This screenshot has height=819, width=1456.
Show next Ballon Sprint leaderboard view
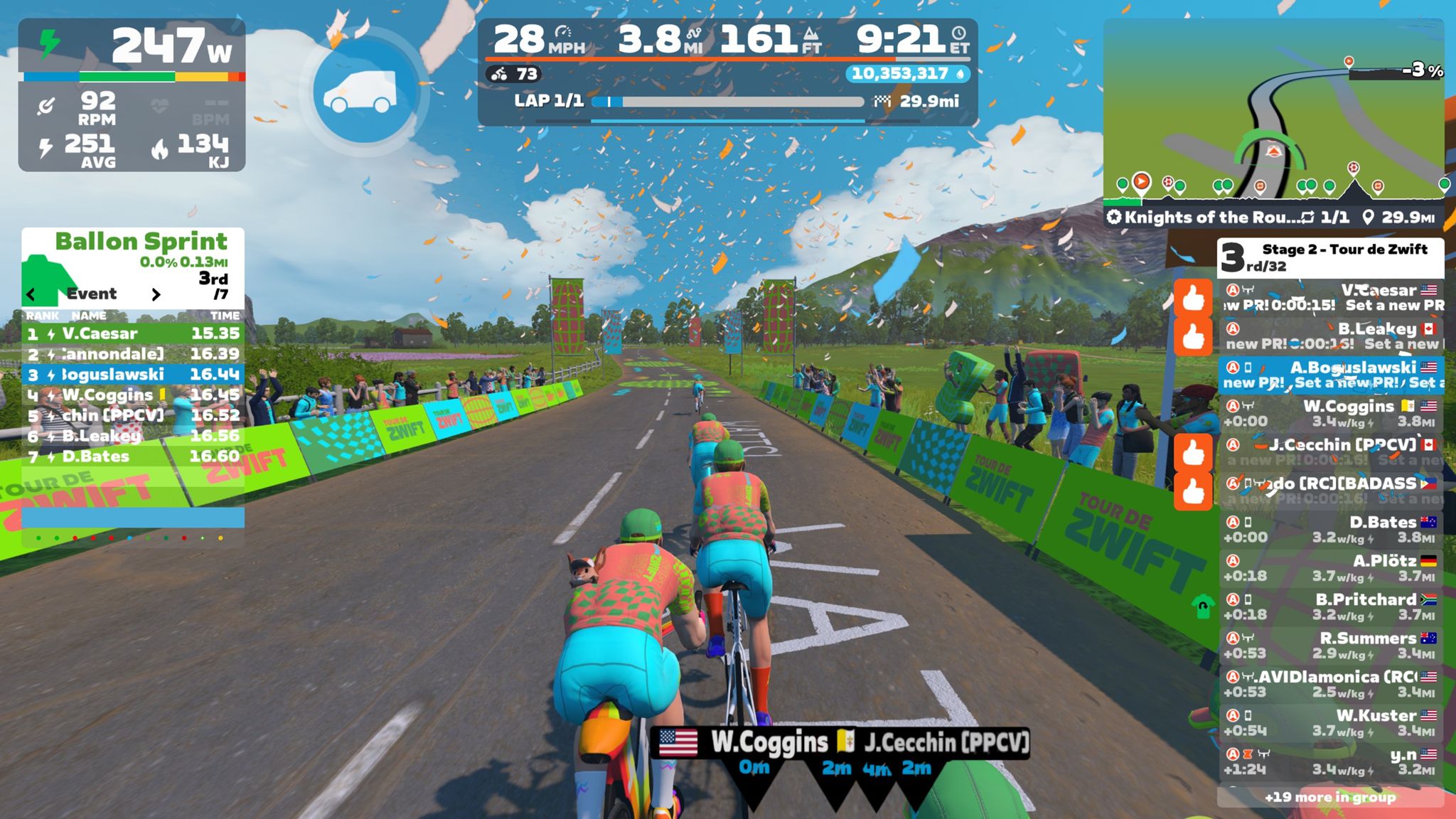point(156,294)
